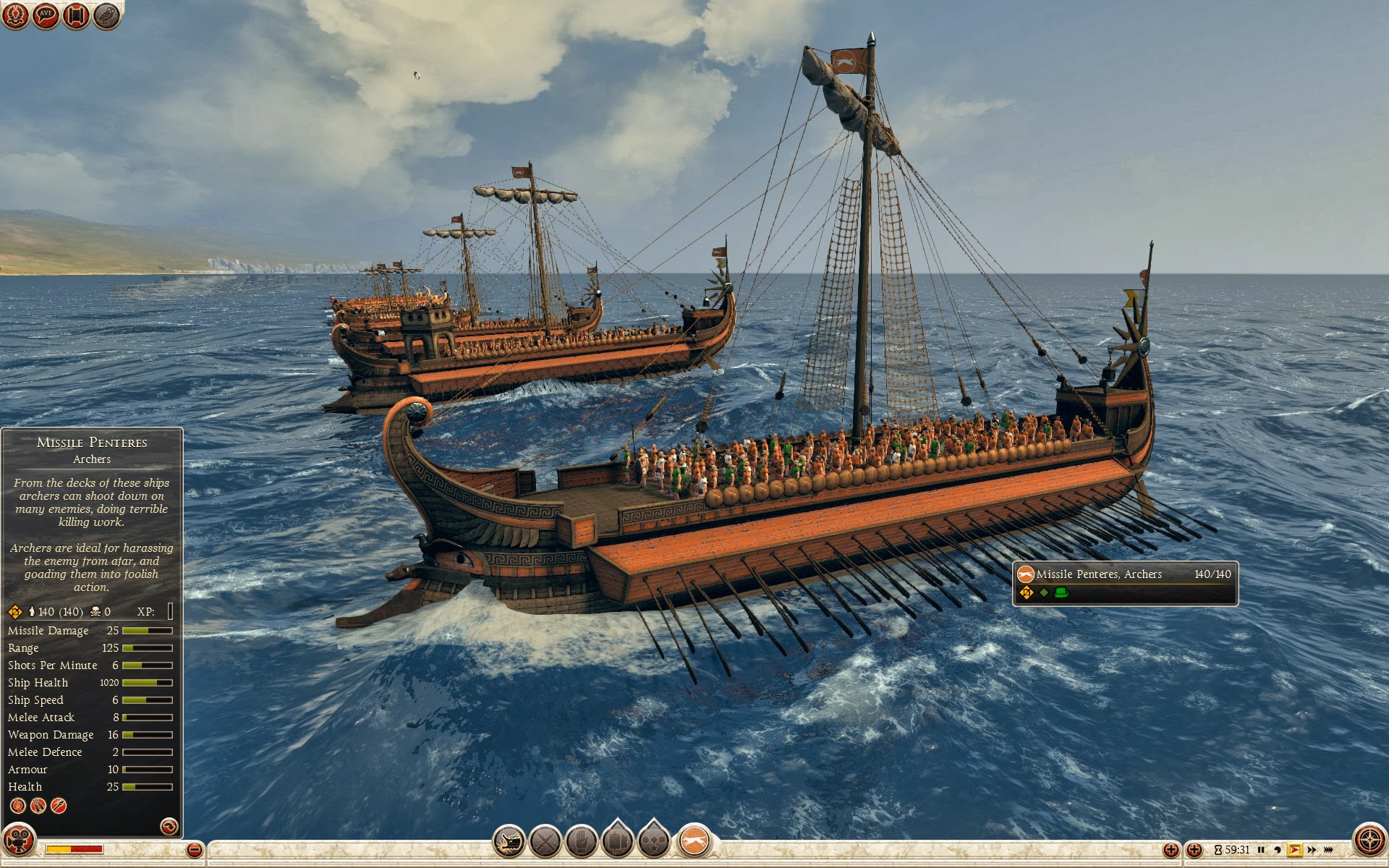This screenshot has height=868, width=1389.
Task: Click the raised hand halt button
Action: tap(582, 842)
